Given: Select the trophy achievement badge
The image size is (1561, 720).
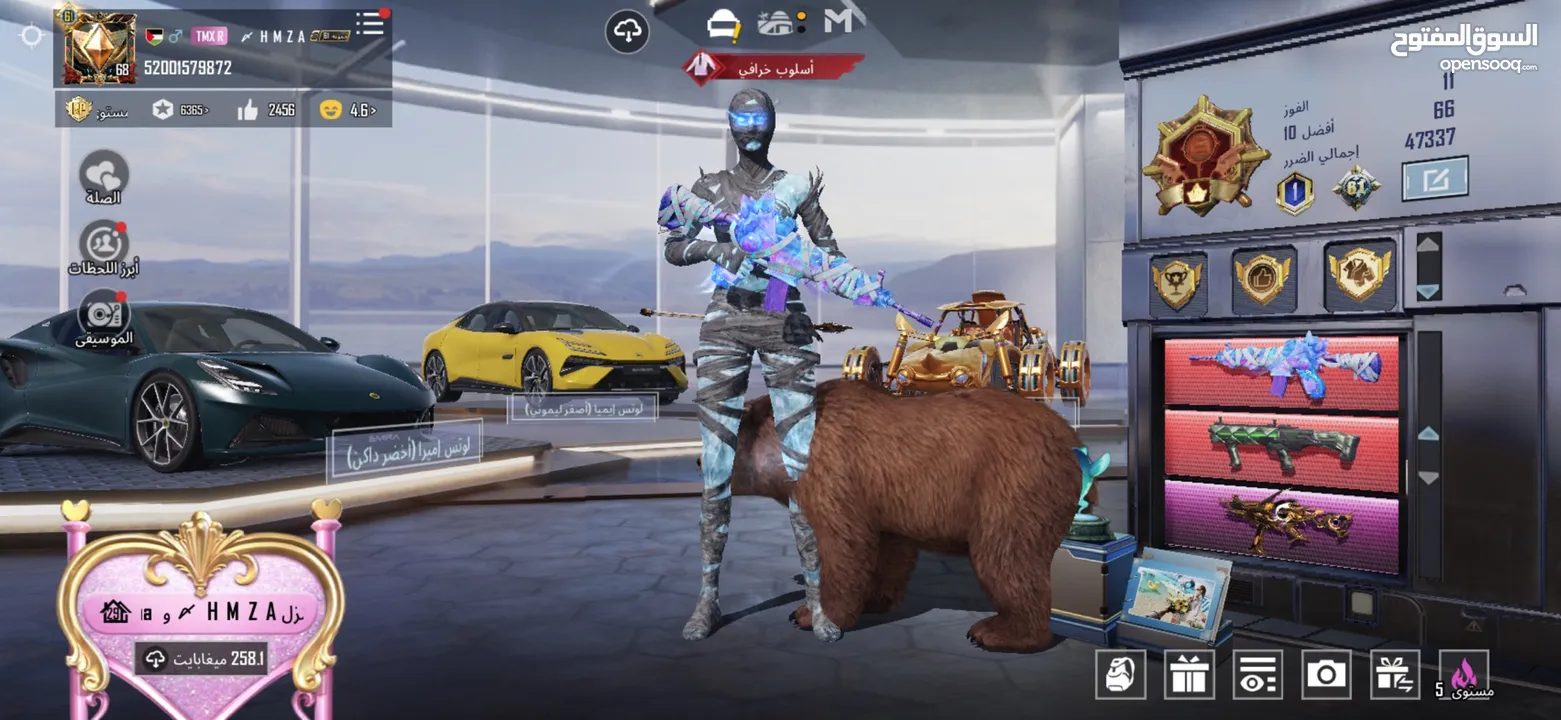Looking at the screenshot, I should [x=1176, y=281].
